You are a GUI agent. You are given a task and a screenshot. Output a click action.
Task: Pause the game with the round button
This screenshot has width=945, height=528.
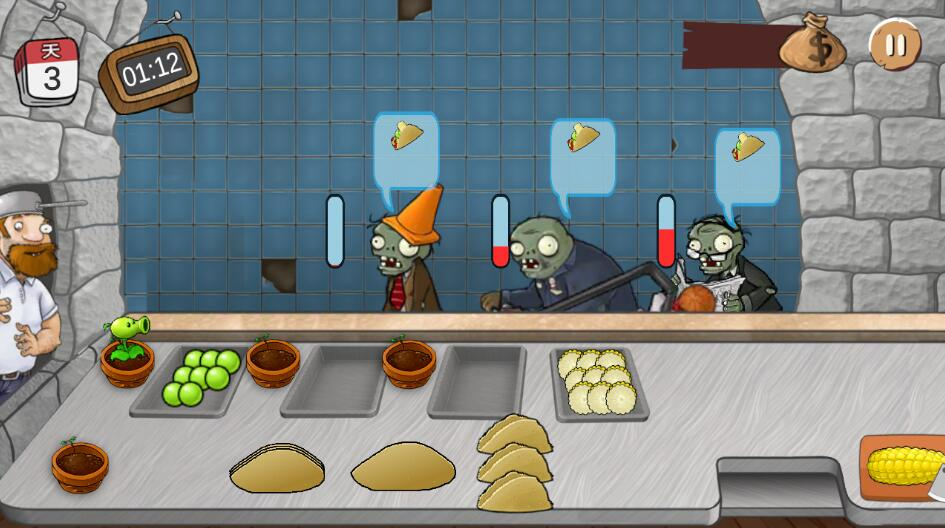(895, 45)
